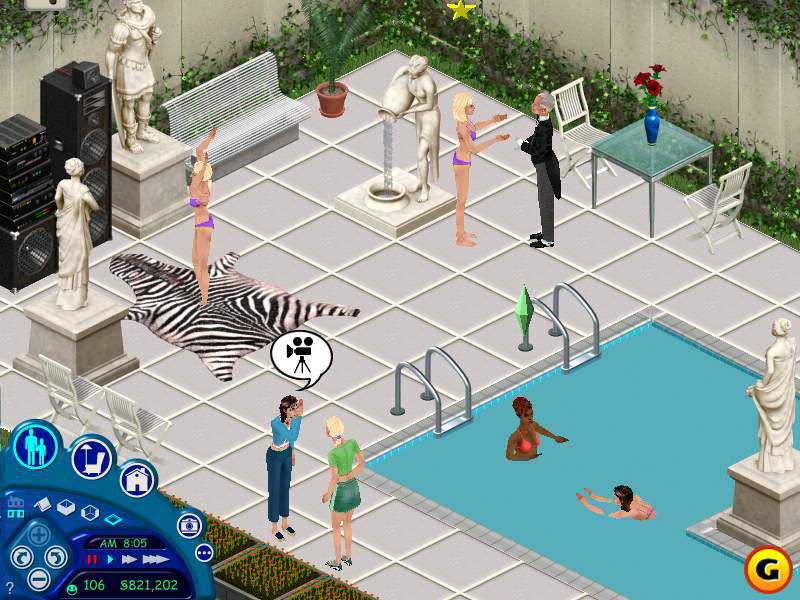Screen dimensions: 800x600
Task: Open the options three-dots button
Action: pyautogui.click(x=204, y=552)
